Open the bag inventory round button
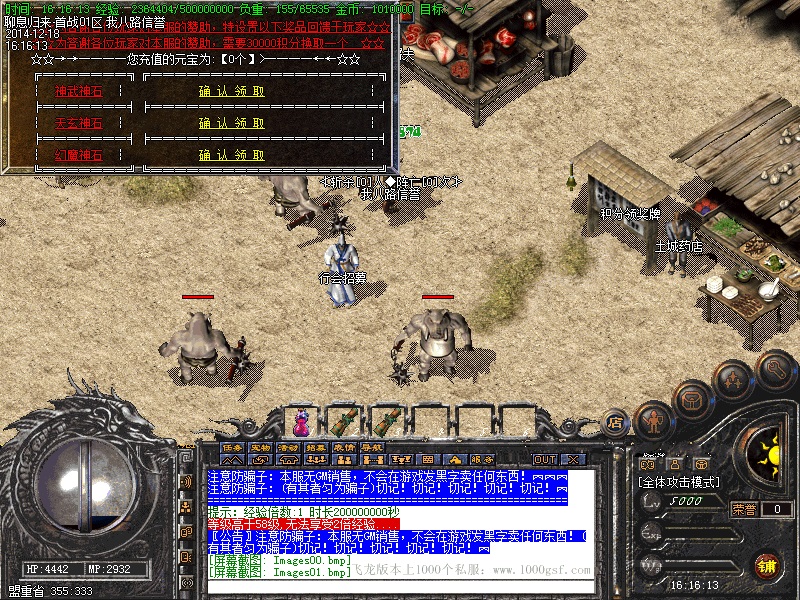This screenshot has width=800, height=600. pos(692,399)
